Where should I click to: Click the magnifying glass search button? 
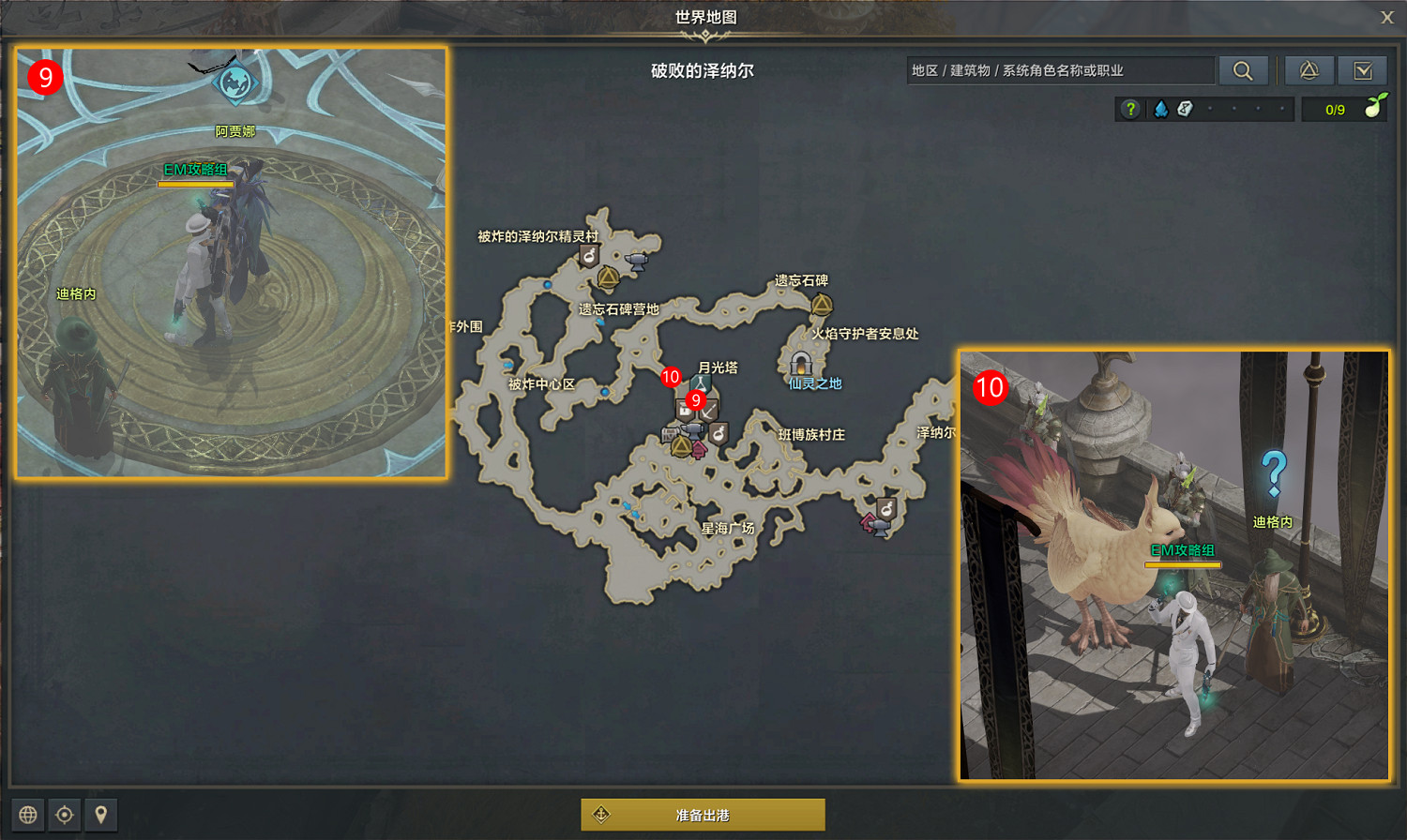1244,69
